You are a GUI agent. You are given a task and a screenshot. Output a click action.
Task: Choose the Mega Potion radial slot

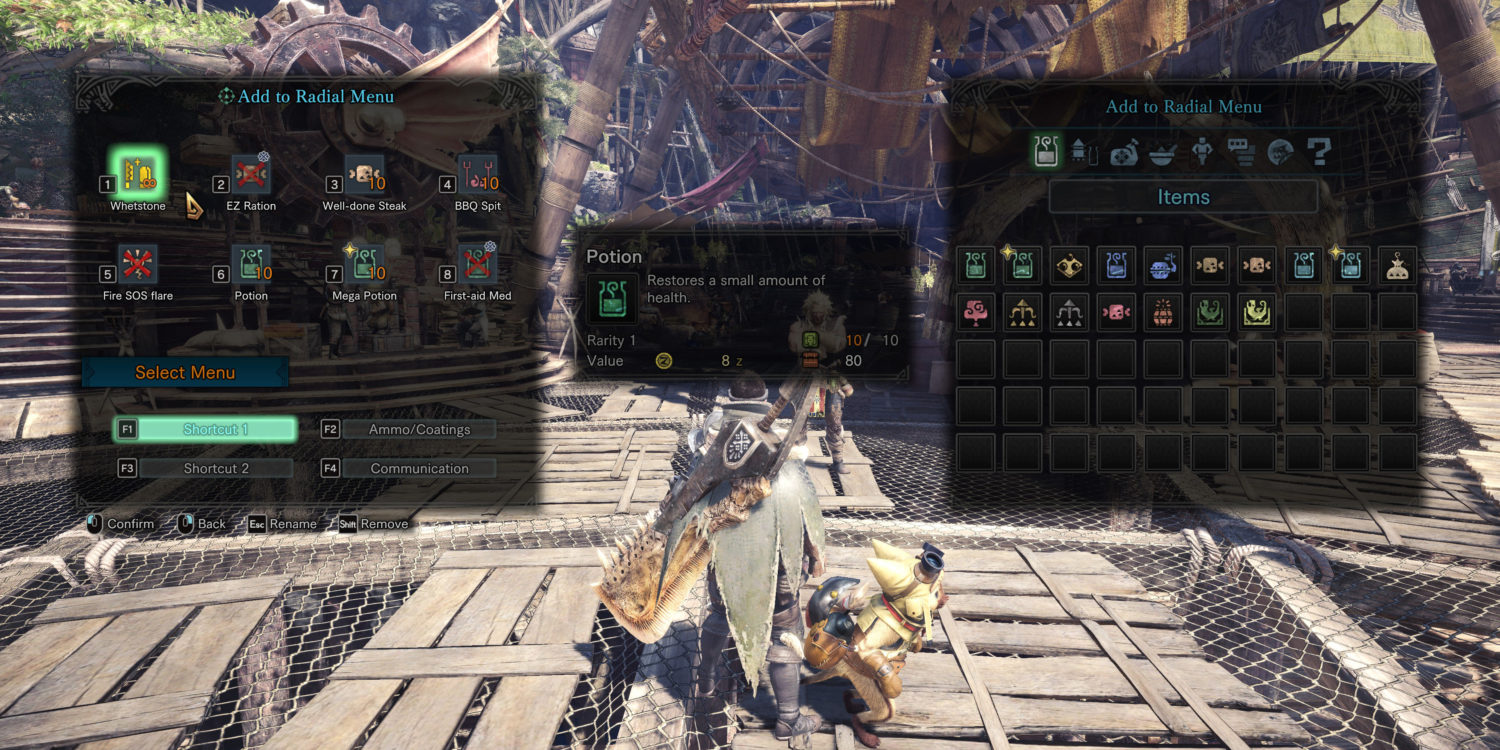pyautogui.click(x=364, y=263)
